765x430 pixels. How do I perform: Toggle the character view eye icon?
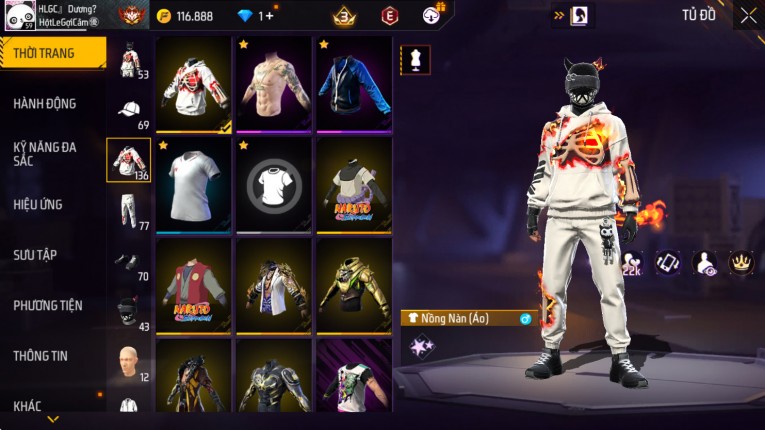point(704,263)
